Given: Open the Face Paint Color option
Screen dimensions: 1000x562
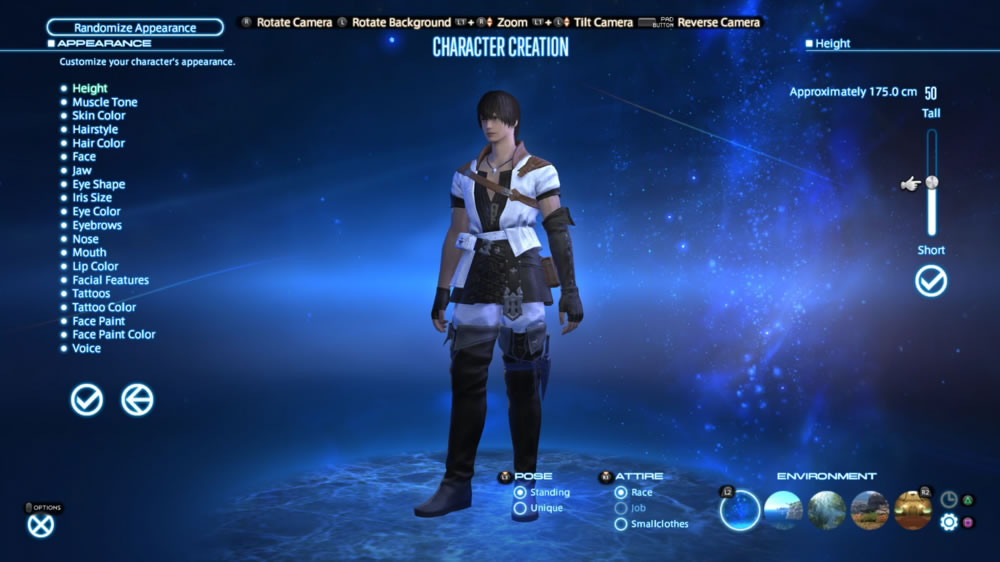Looking at the screenshot, I should click(x=113, y=334).
